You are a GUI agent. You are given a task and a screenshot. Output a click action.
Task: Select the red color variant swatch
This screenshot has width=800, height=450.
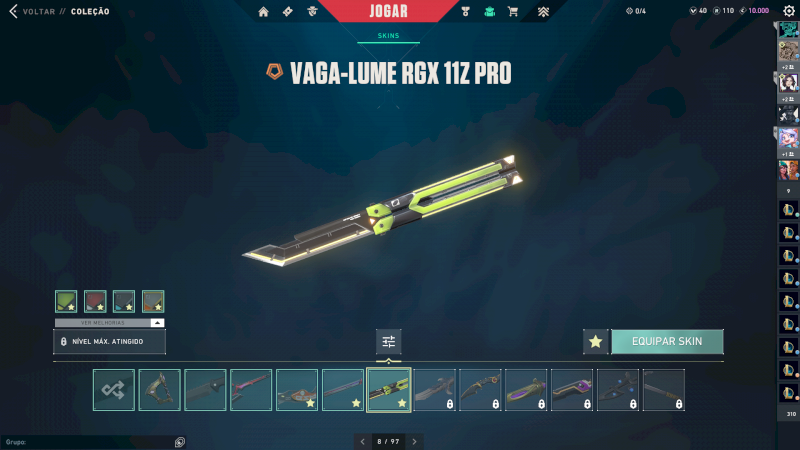tap(95, 301)
